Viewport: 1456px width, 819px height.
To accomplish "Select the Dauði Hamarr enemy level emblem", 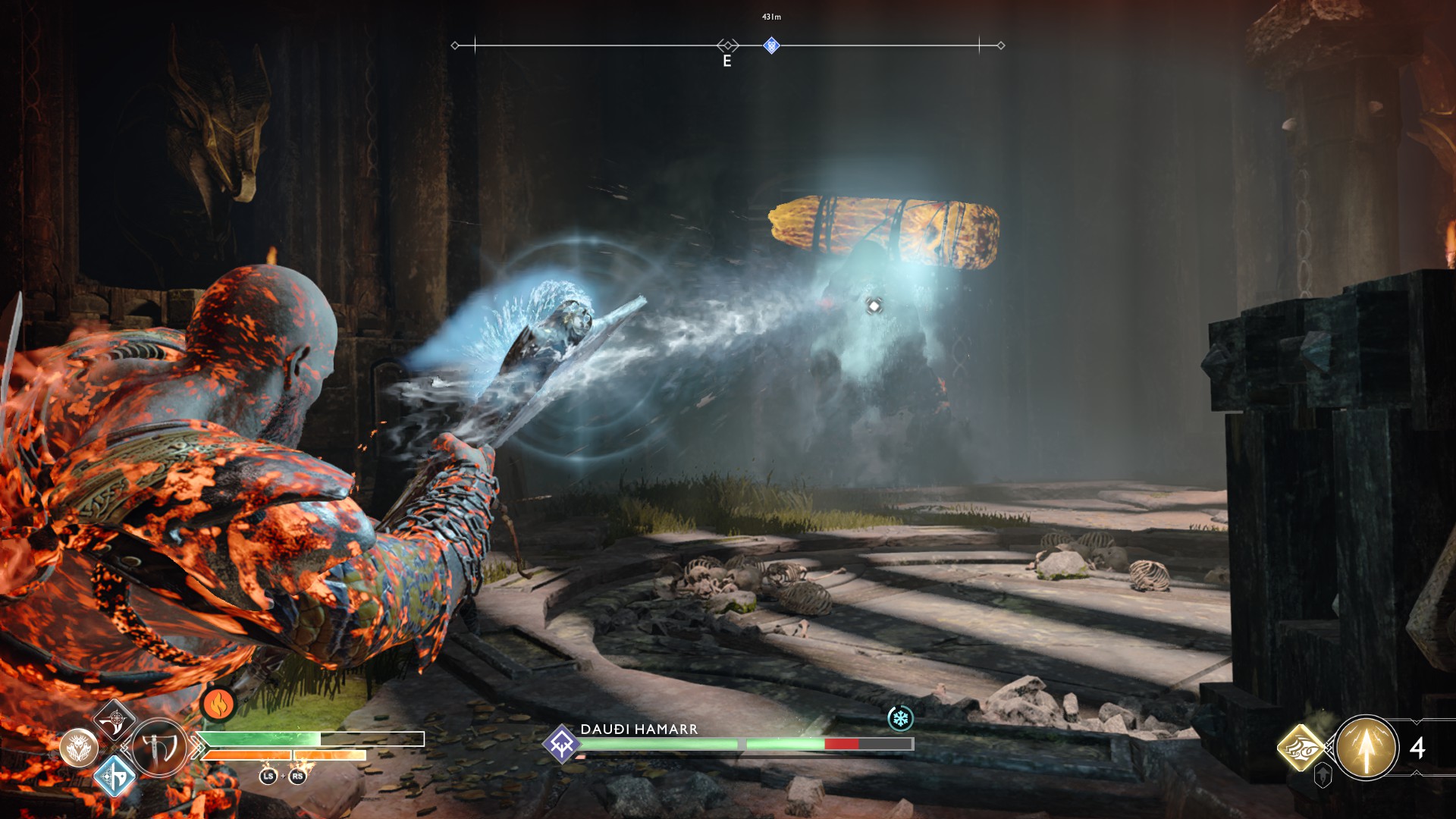I will [x=562, y=744].
